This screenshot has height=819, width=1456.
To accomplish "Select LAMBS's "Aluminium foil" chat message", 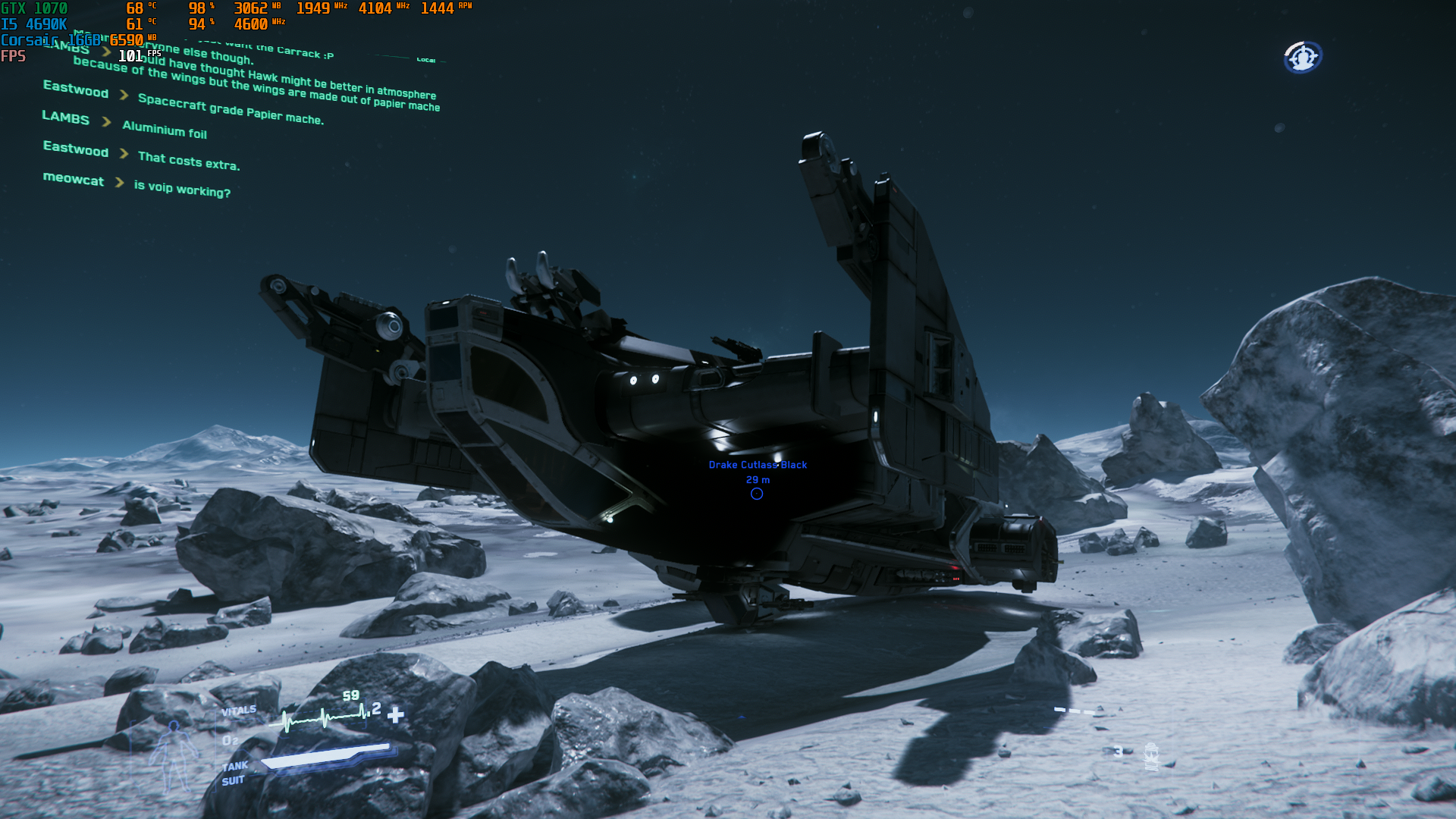I will [x=165, y=130].
